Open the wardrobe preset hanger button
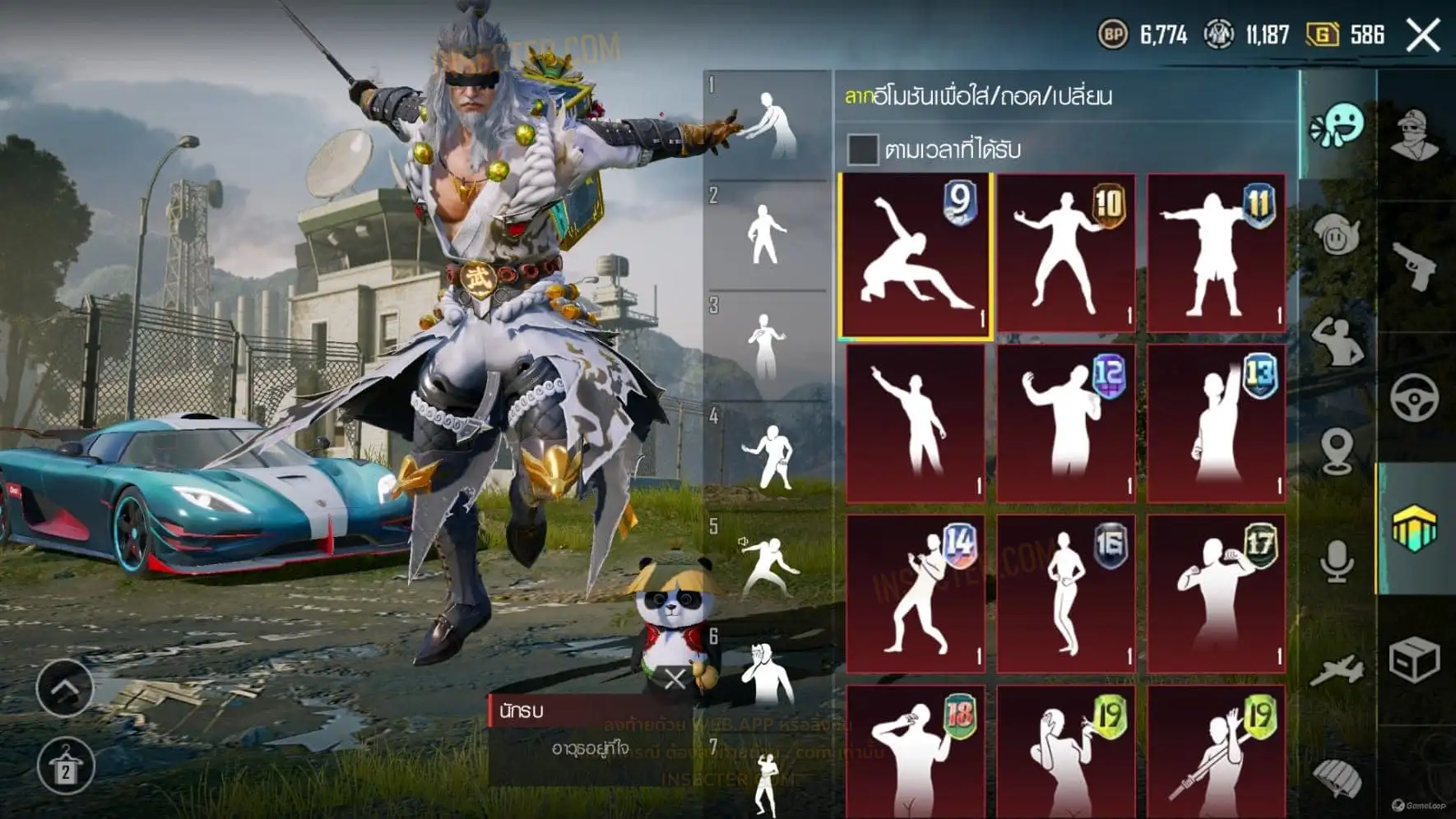Screen dimensions: 1456x819 point(65,767)
